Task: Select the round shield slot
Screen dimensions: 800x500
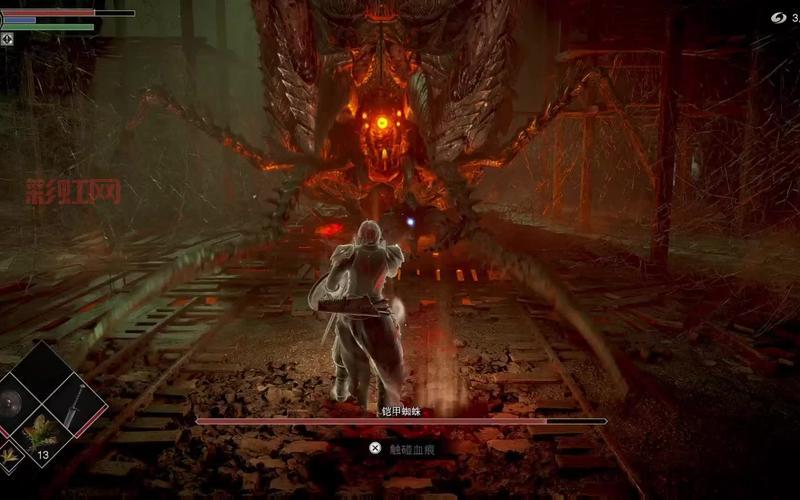Action: (10, 404)
